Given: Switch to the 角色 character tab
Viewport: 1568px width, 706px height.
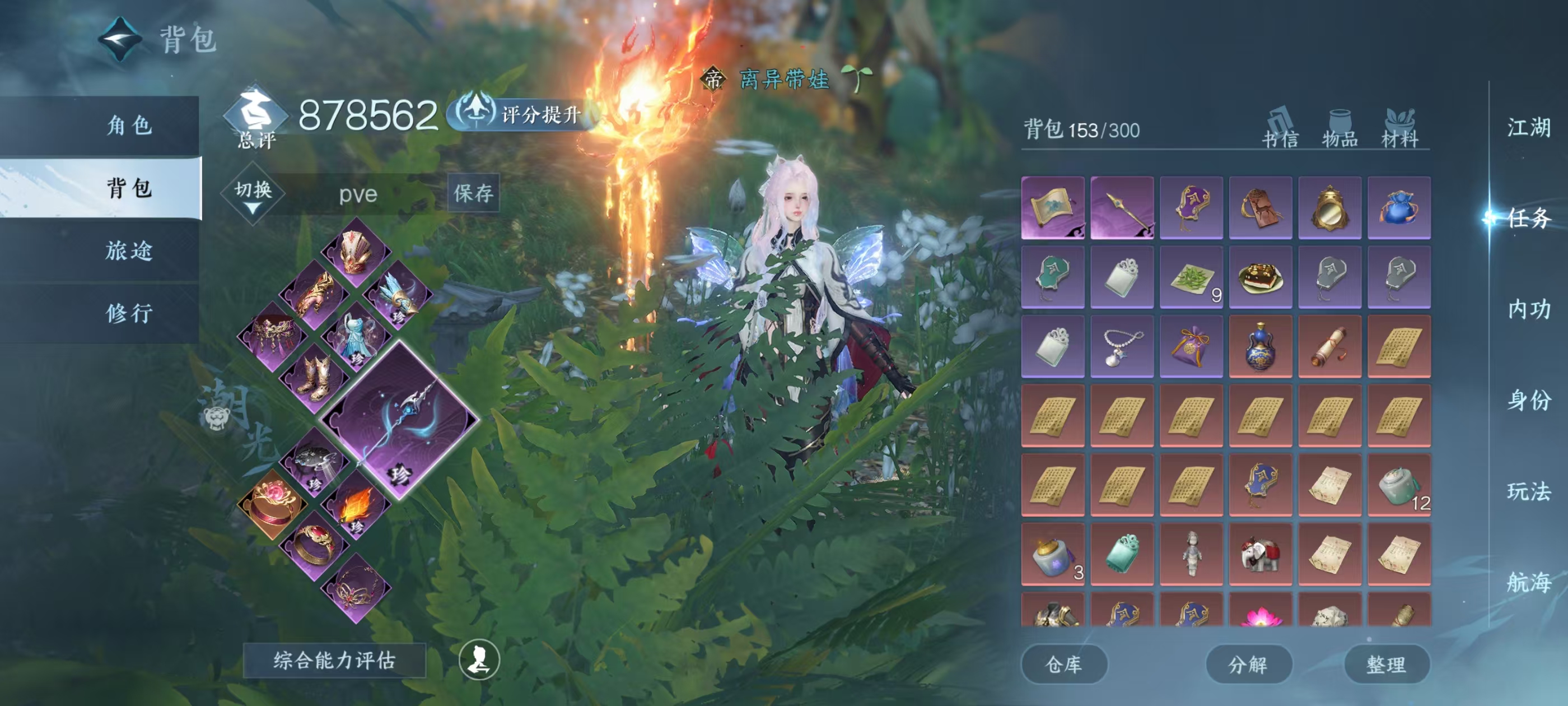Looking at the screenshot, I should tap(129, 126).
